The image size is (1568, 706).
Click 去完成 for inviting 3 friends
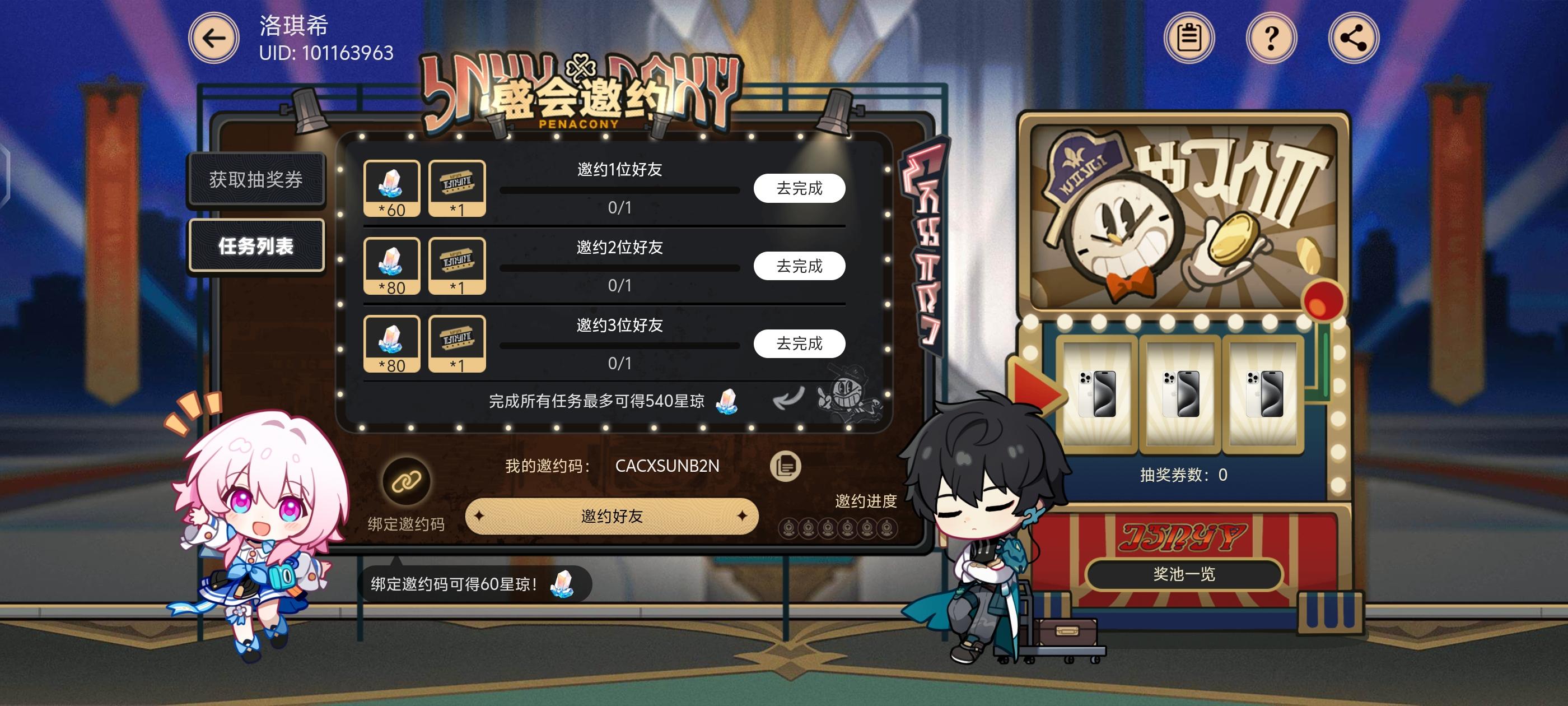(799, 343)
